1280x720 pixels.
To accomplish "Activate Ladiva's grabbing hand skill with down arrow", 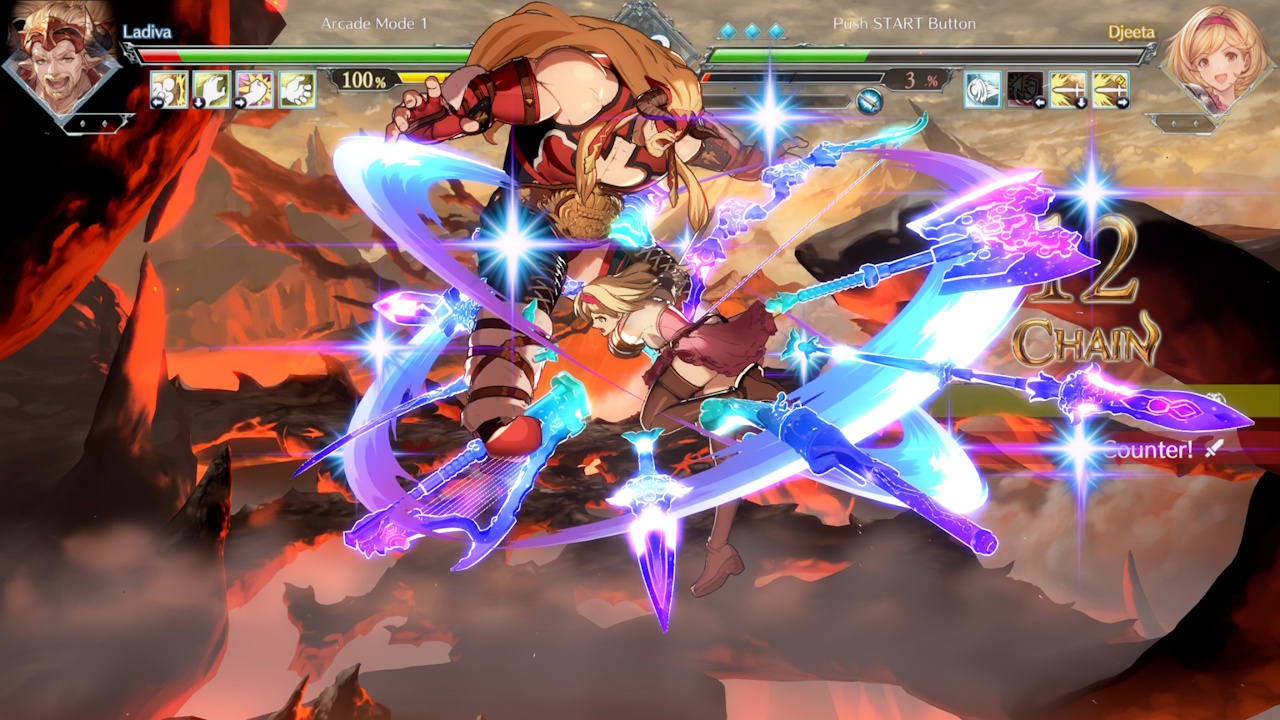I will tap(212, 89).
